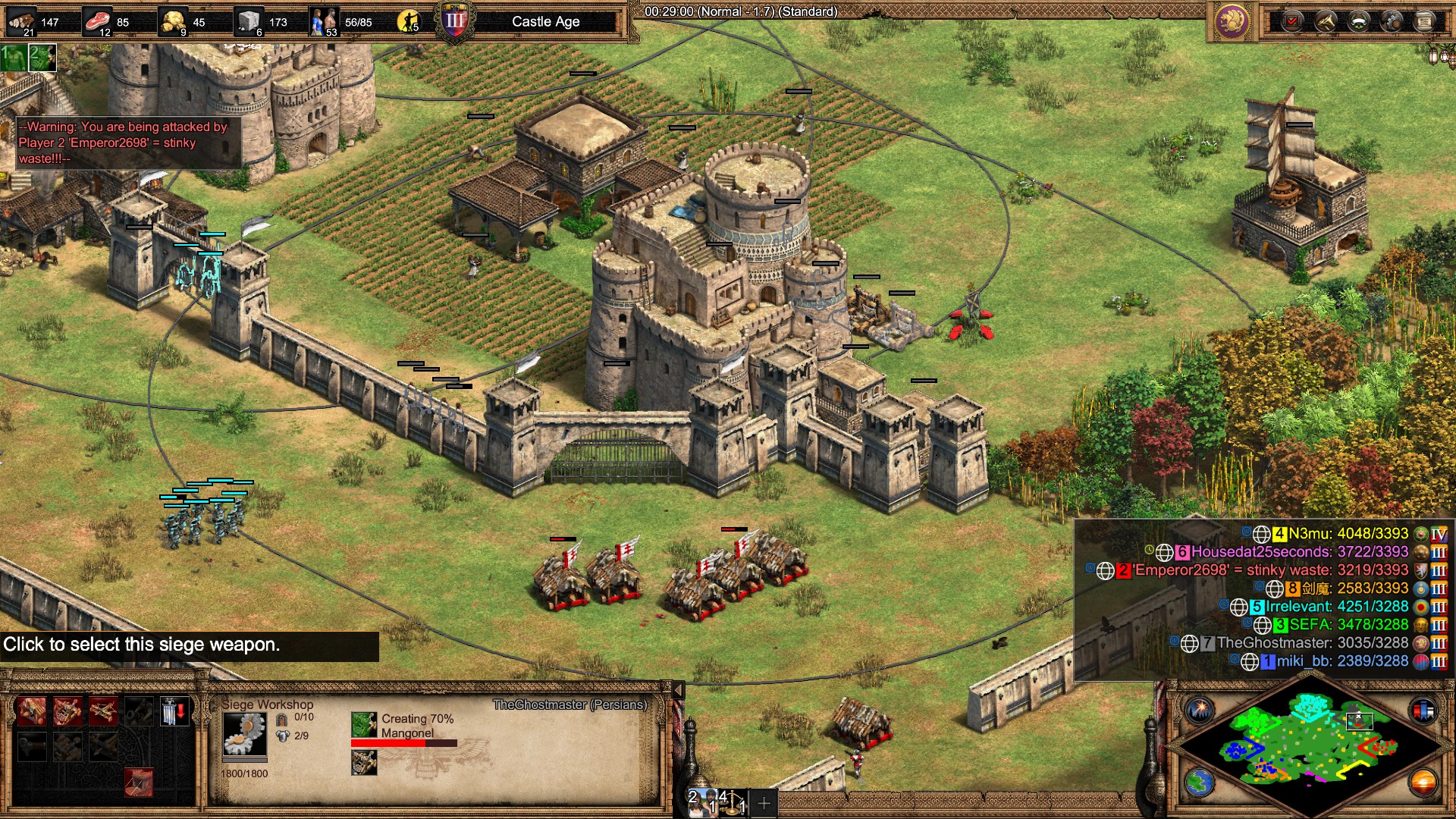Delete the building using the red demolish icon

138,782
